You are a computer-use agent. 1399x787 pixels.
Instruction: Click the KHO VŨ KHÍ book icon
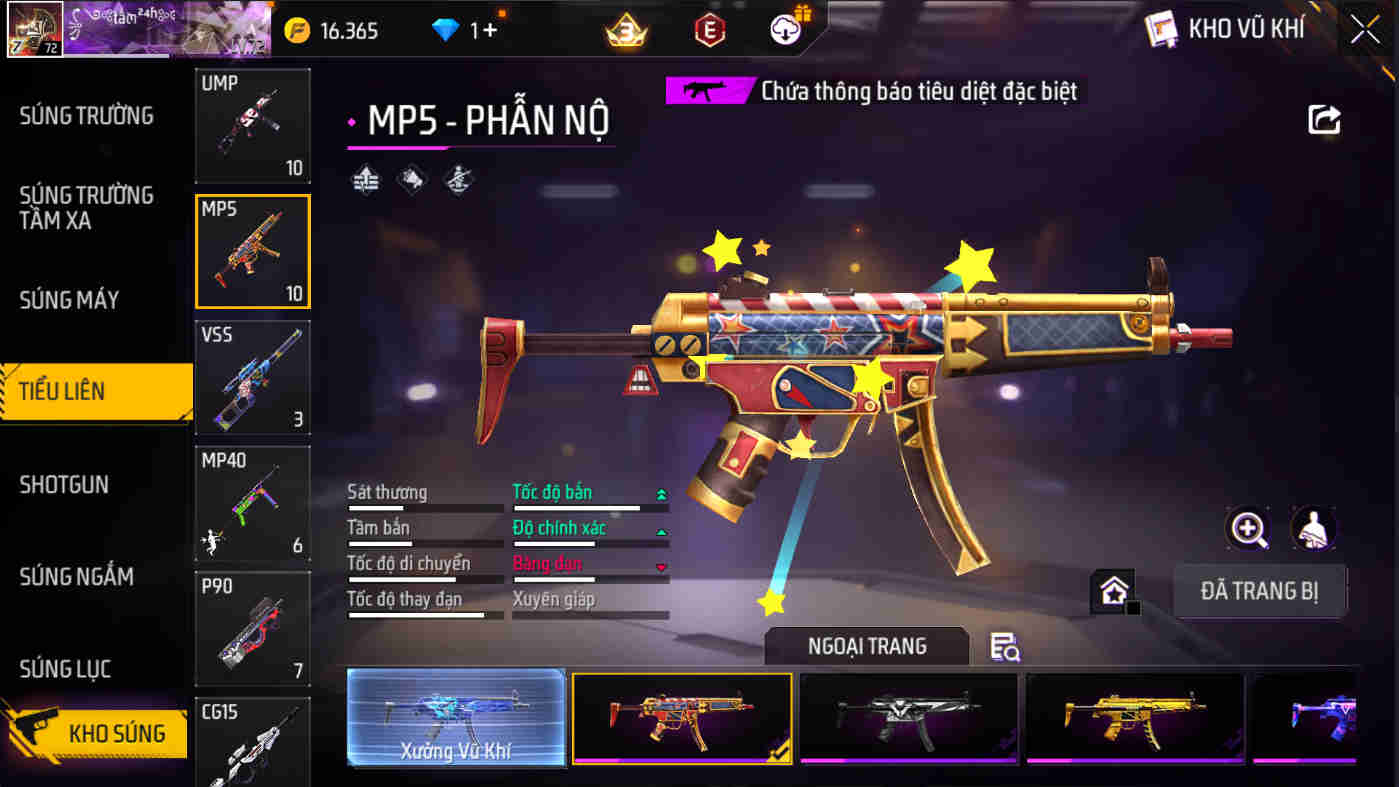(1162, 29)
